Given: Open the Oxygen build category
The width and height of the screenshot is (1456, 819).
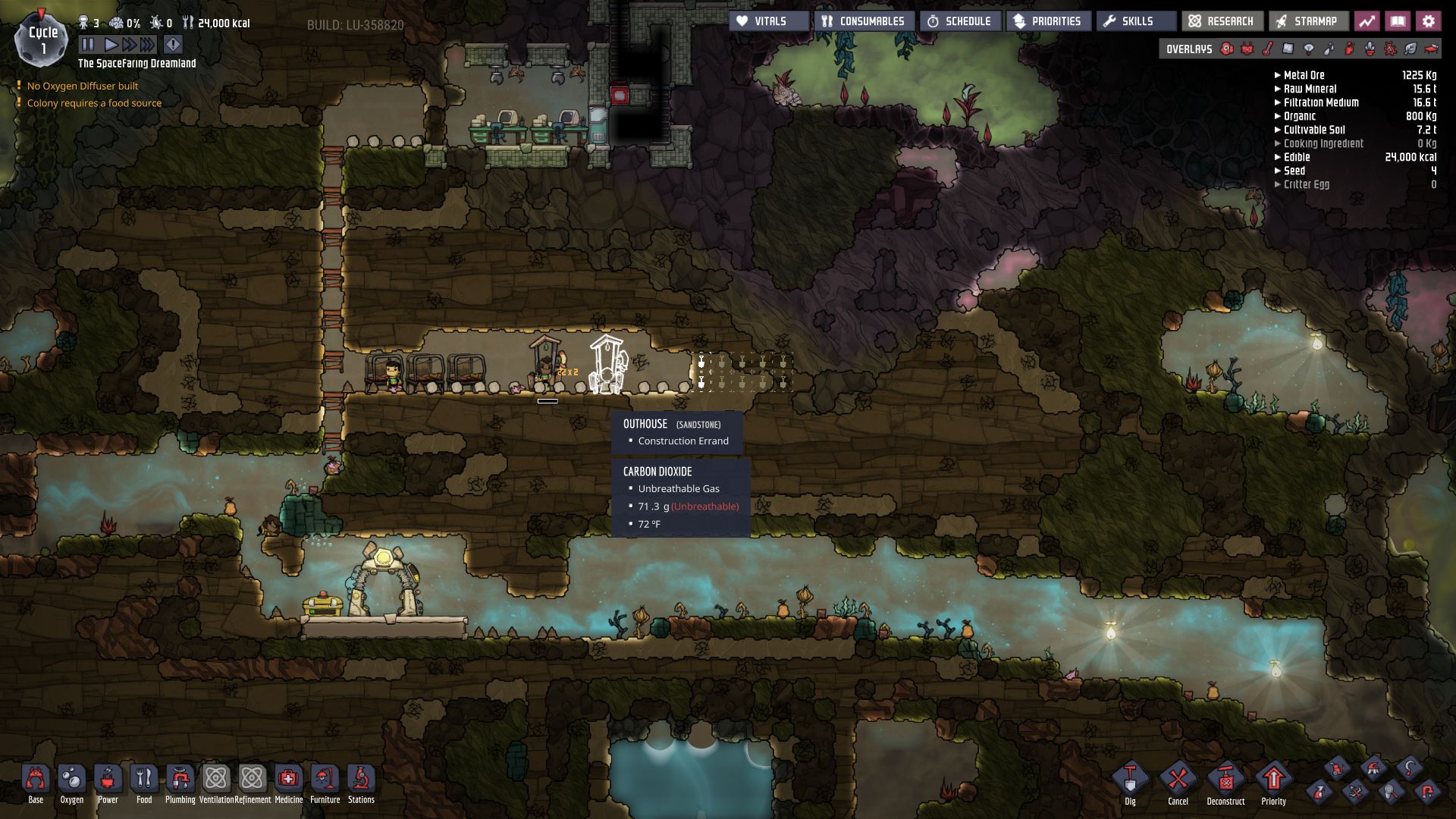Looking at the screenshot, I should click(x=72, y=780).
